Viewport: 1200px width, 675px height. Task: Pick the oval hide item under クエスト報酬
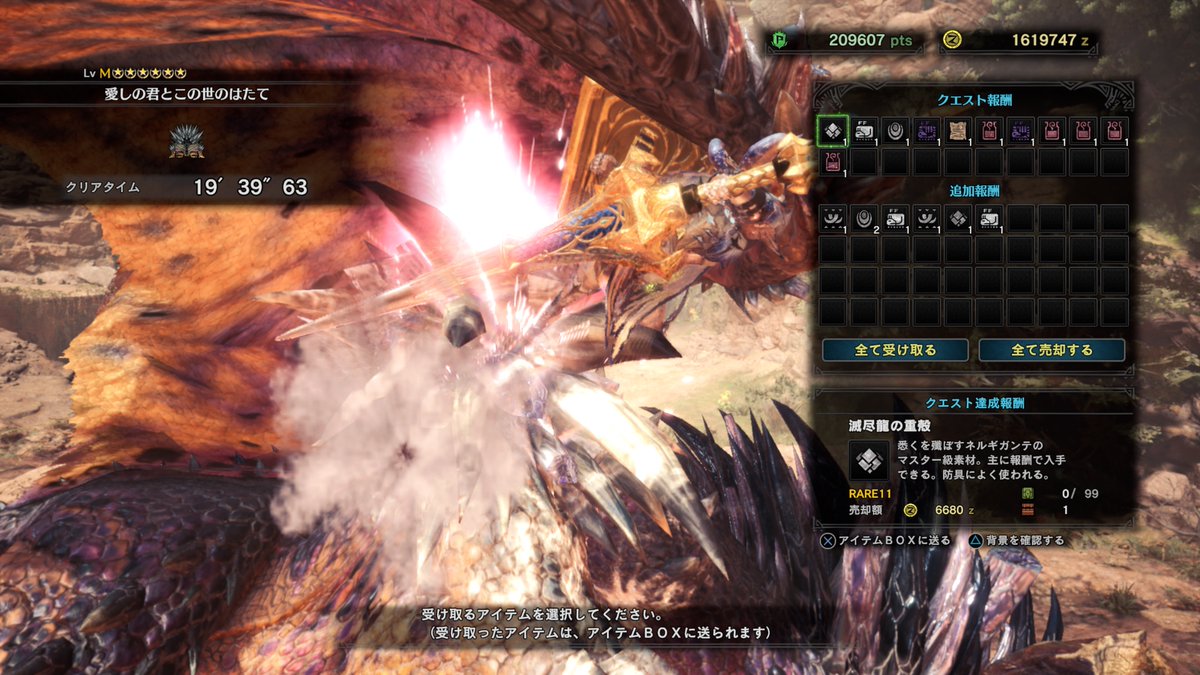[x=895, y=130]
